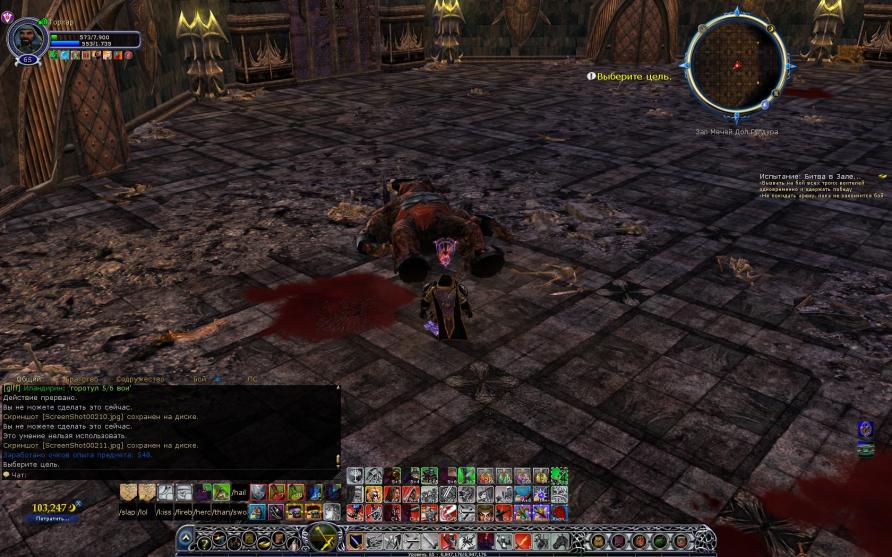Click the round main menu arrow button
The width and height of the screenshot is (892, 557).
coord(187,540)
